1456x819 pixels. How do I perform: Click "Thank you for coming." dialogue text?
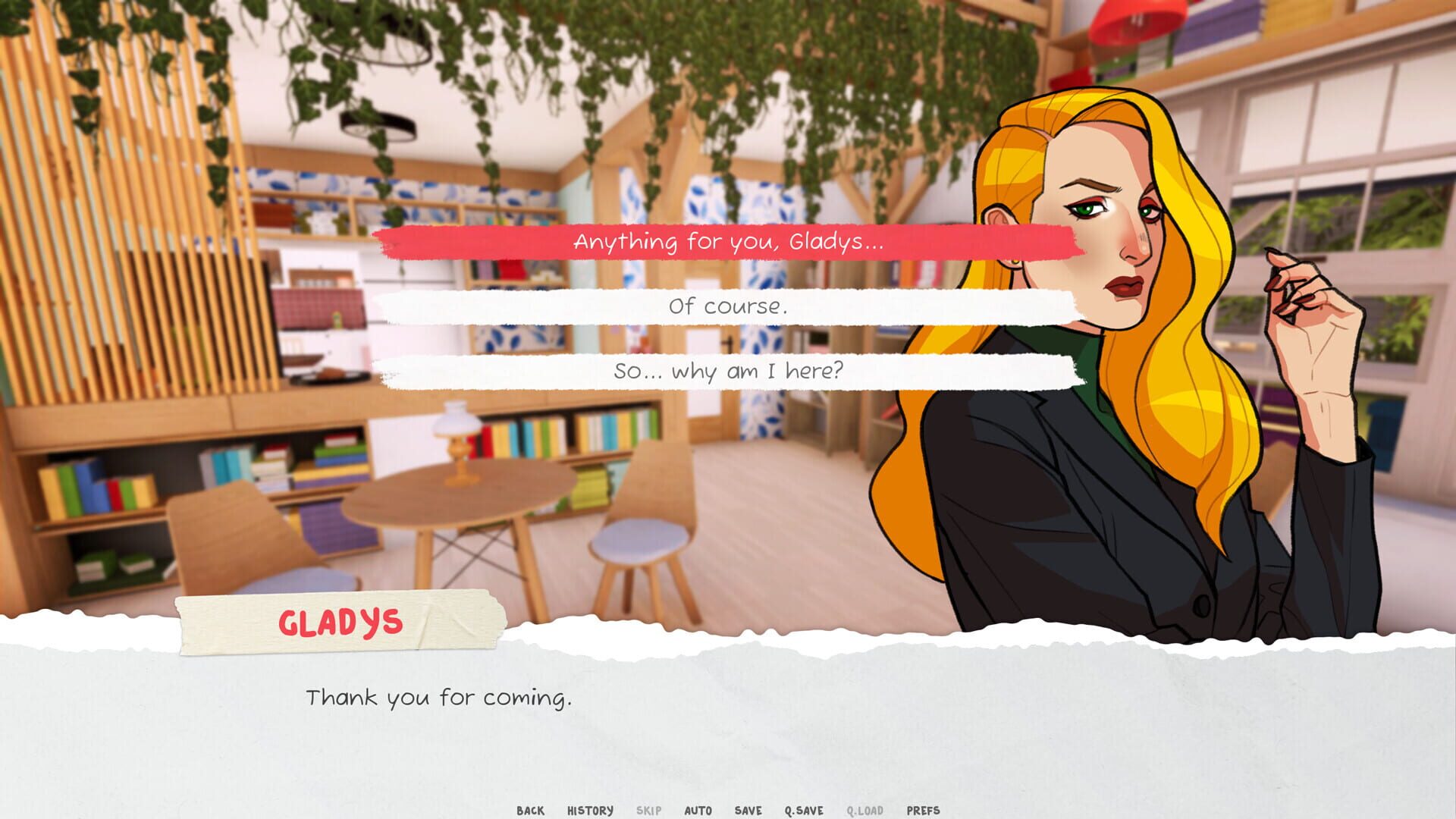click(438, 698)
